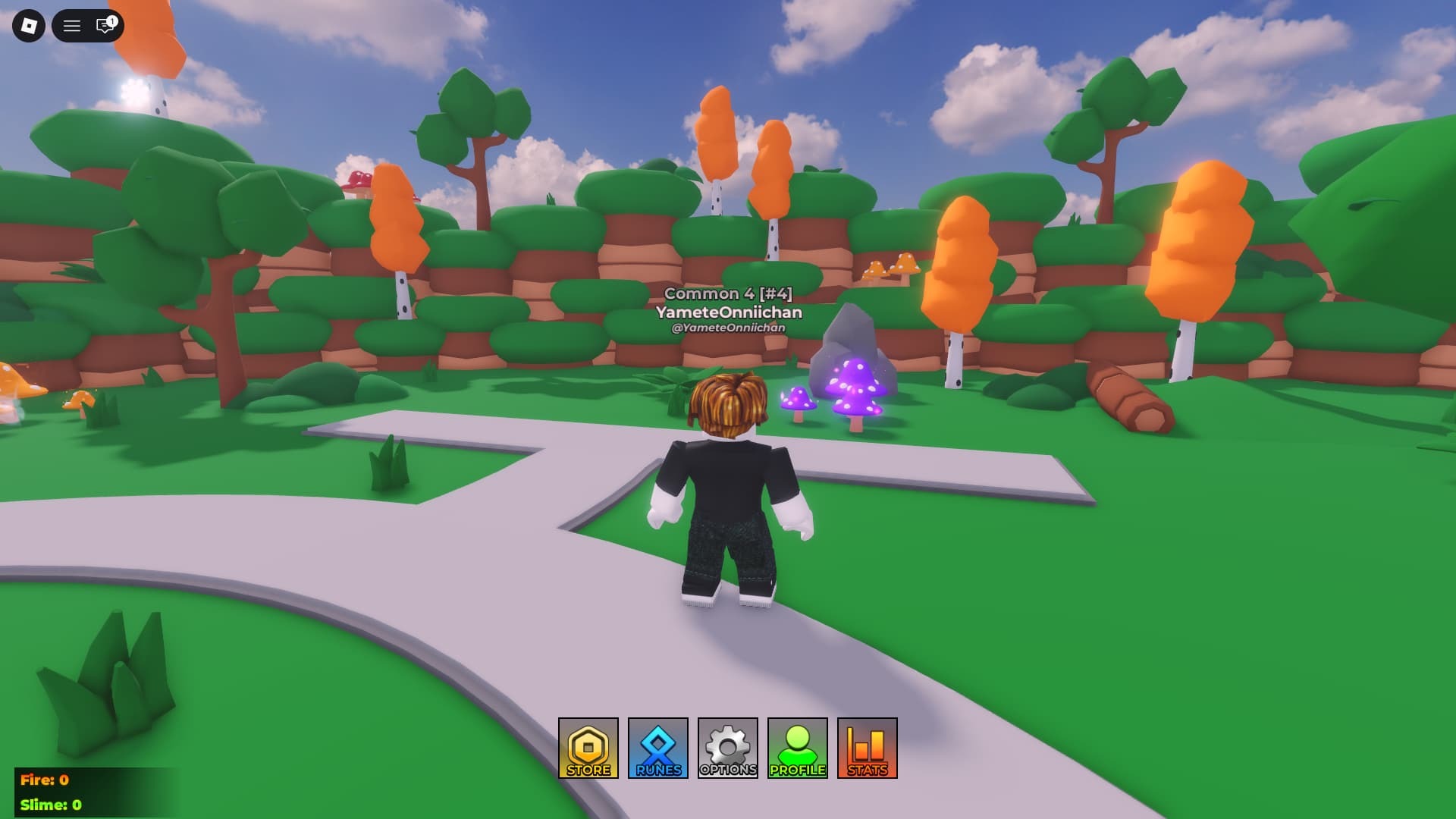Image resolution: width=1456 pixels, height=819 pixels.
Task: Click the chat notification badge showing 1
Action: [111, 19]
